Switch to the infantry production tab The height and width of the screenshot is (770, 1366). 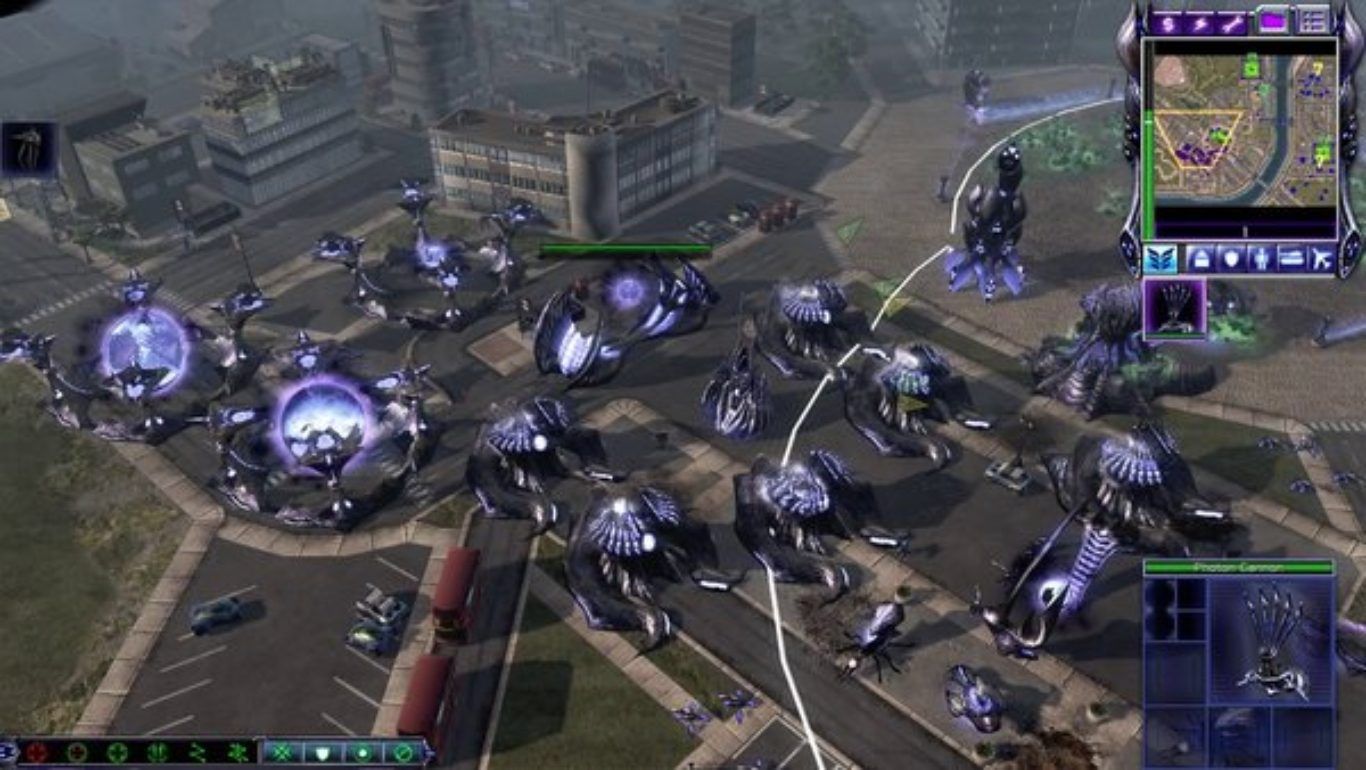1261,259
